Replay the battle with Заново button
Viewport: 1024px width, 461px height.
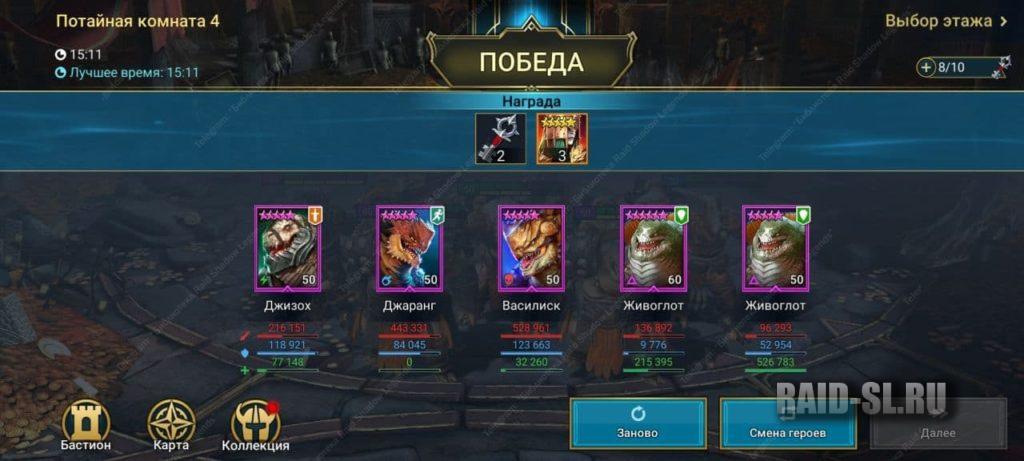click(638, 423)
